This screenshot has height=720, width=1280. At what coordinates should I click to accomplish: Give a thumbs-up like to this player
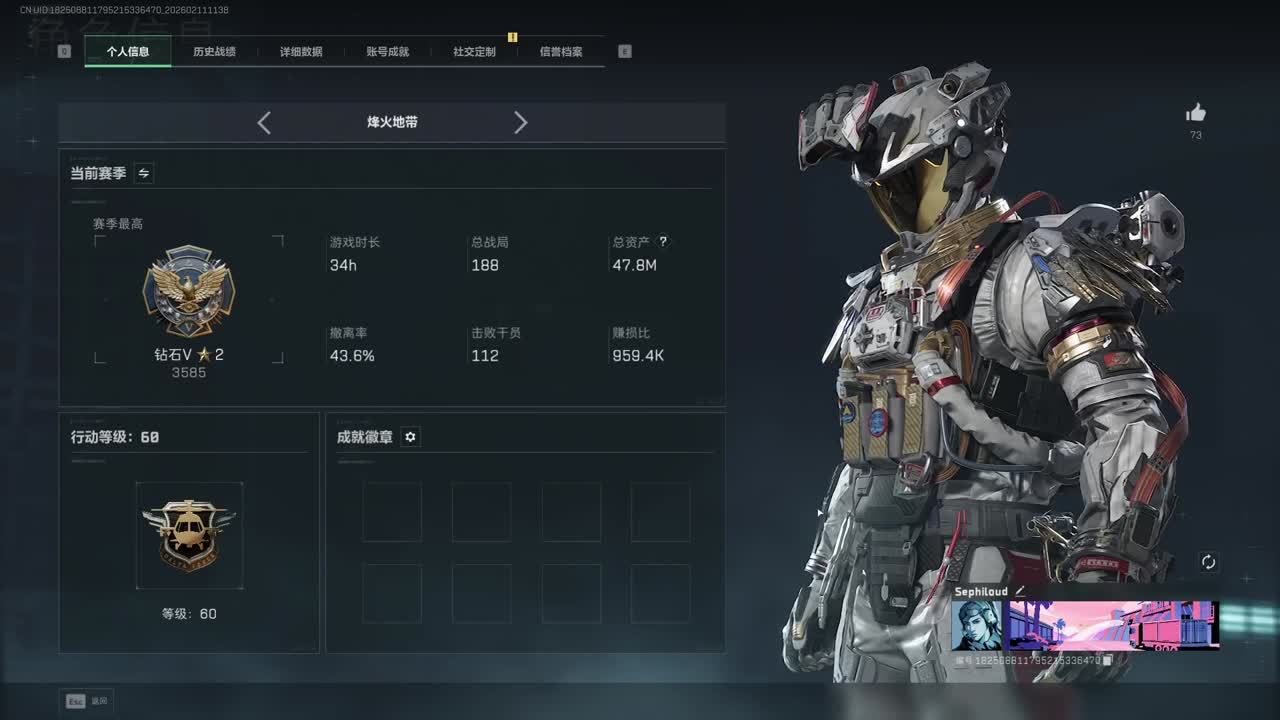1196,113
